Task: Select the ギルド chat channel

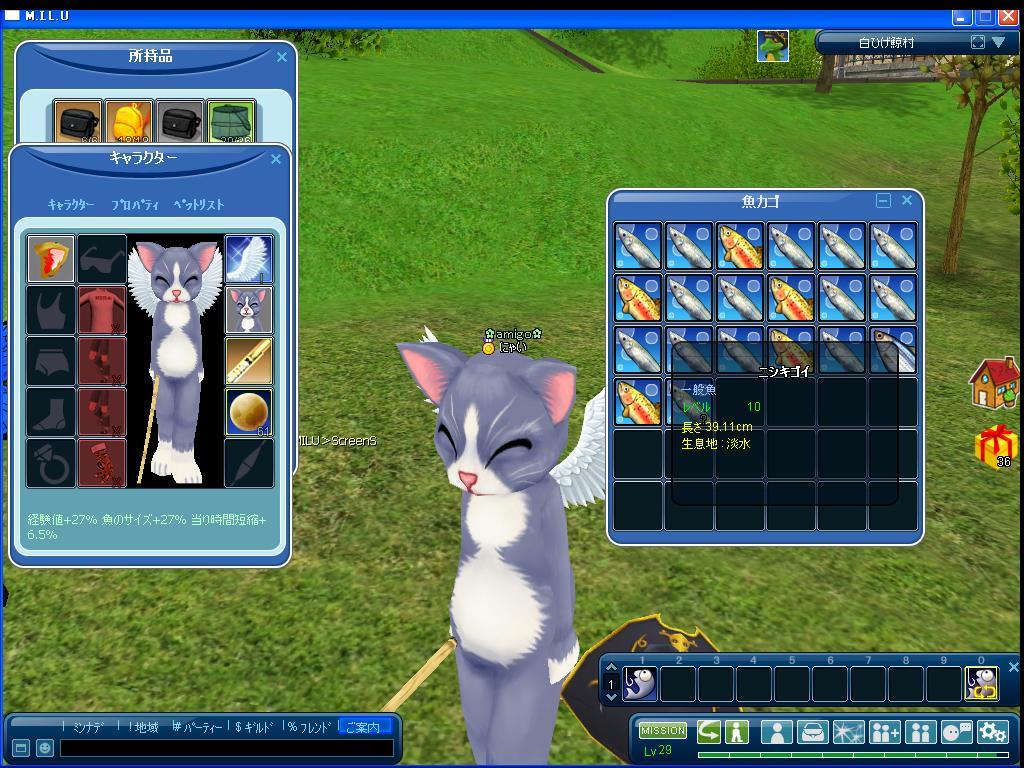Action: [x=258, y=727]
